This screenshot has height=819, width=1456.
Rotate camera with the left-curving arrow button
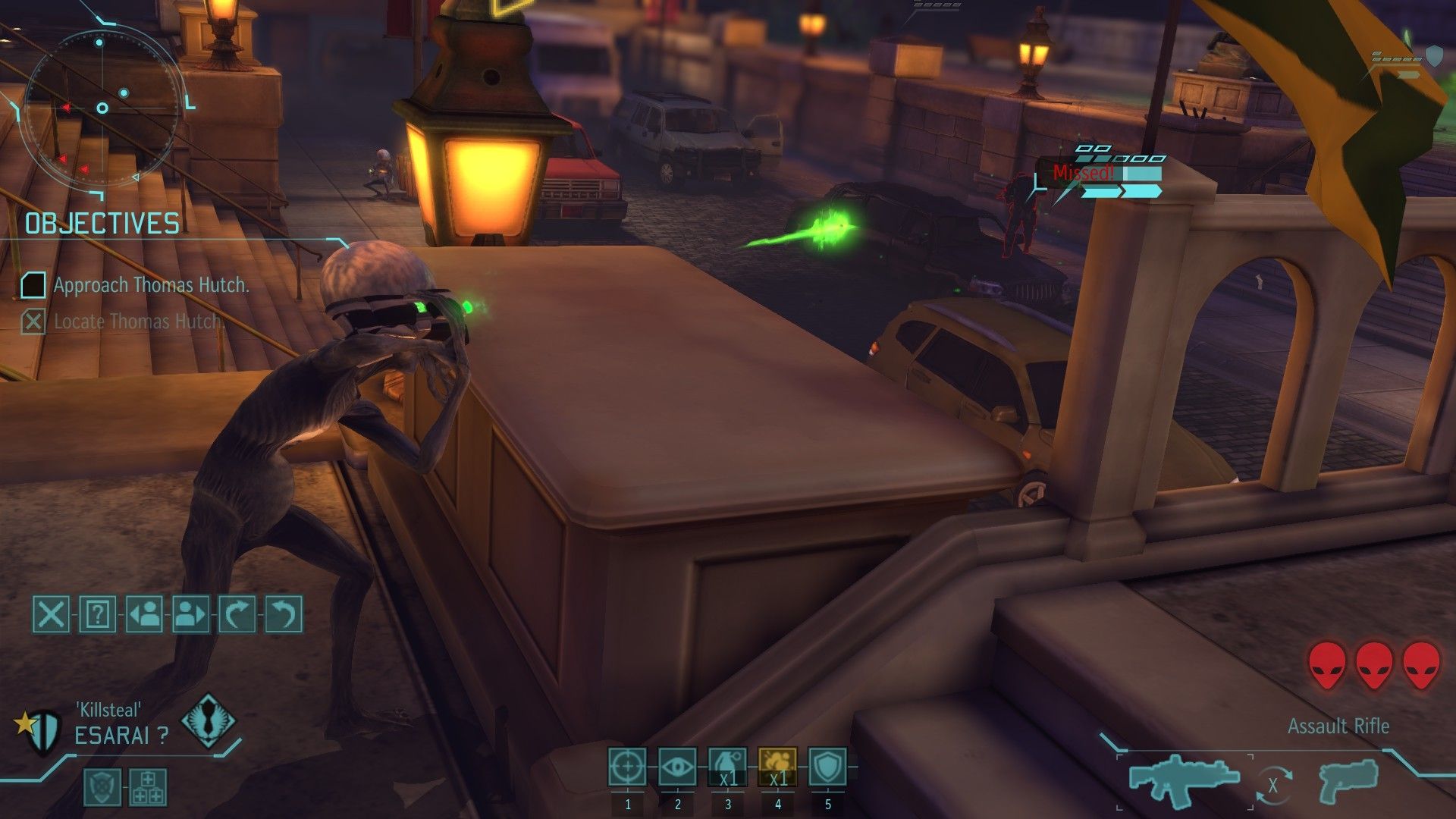point(284,613)
